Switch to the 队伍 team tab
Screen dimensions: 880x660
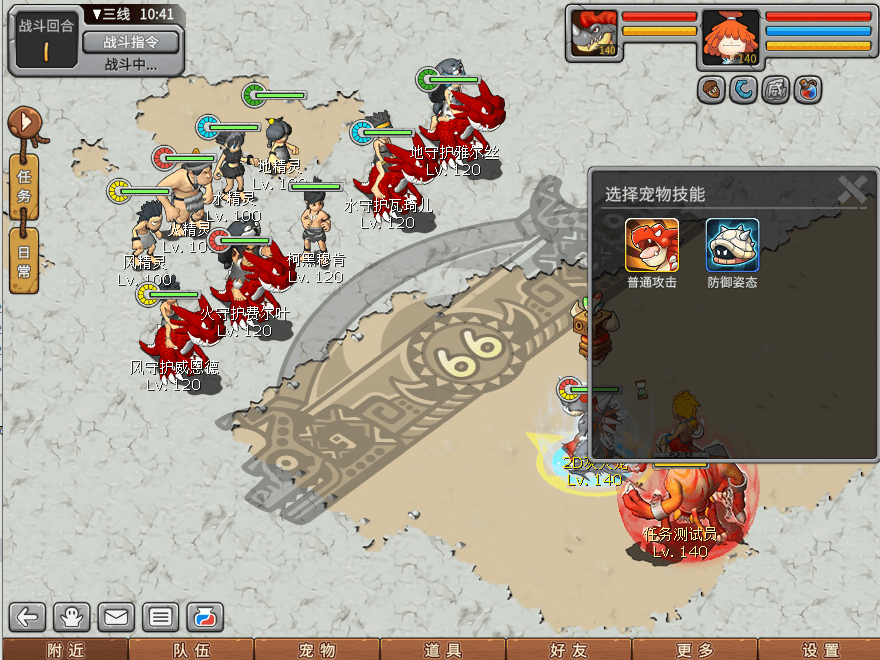(x=191, y=650)
